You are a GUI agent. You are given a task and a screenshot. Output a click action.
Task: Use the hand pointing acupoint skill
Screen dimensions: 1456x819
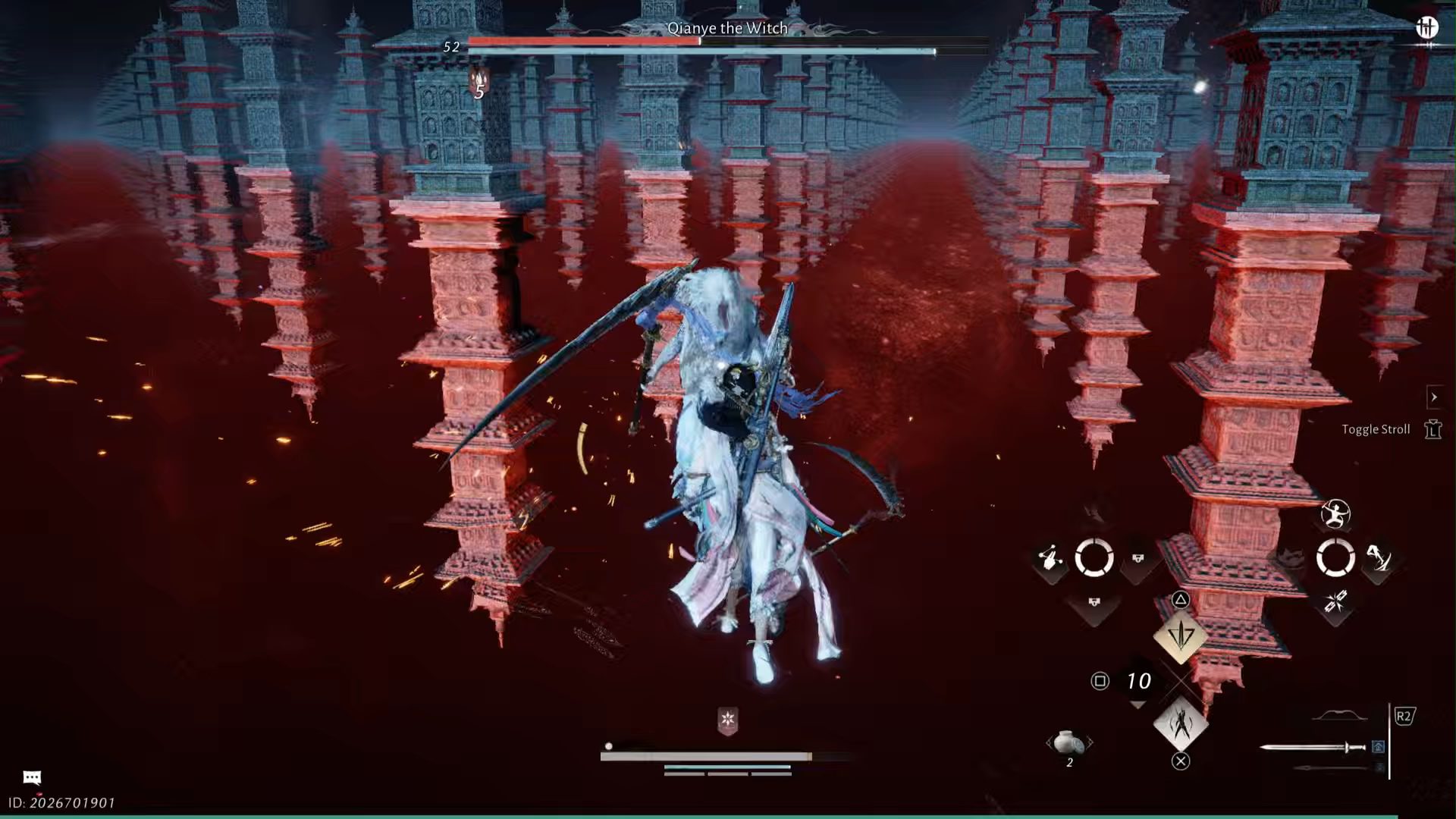click(1050, 560)
